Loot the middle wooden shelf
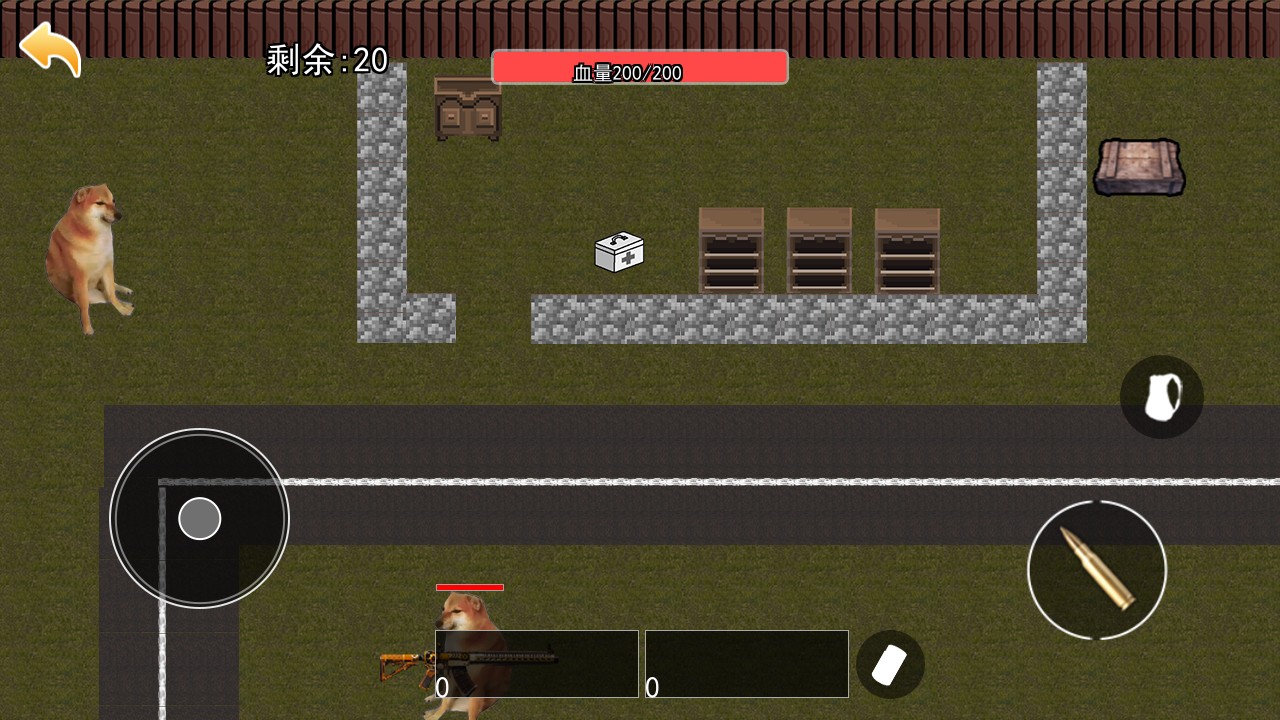Screen dimensions: 1280x720 [819, 250]
